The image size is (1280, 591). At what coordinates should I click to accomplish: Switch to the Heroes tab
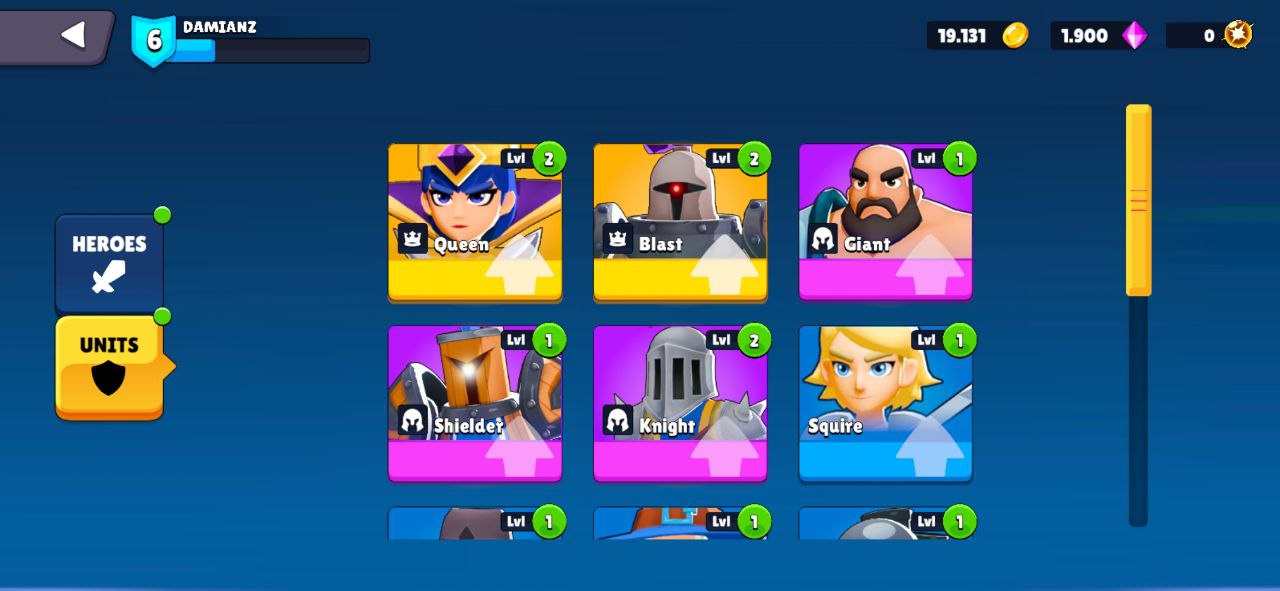click(x=109, y=262)
